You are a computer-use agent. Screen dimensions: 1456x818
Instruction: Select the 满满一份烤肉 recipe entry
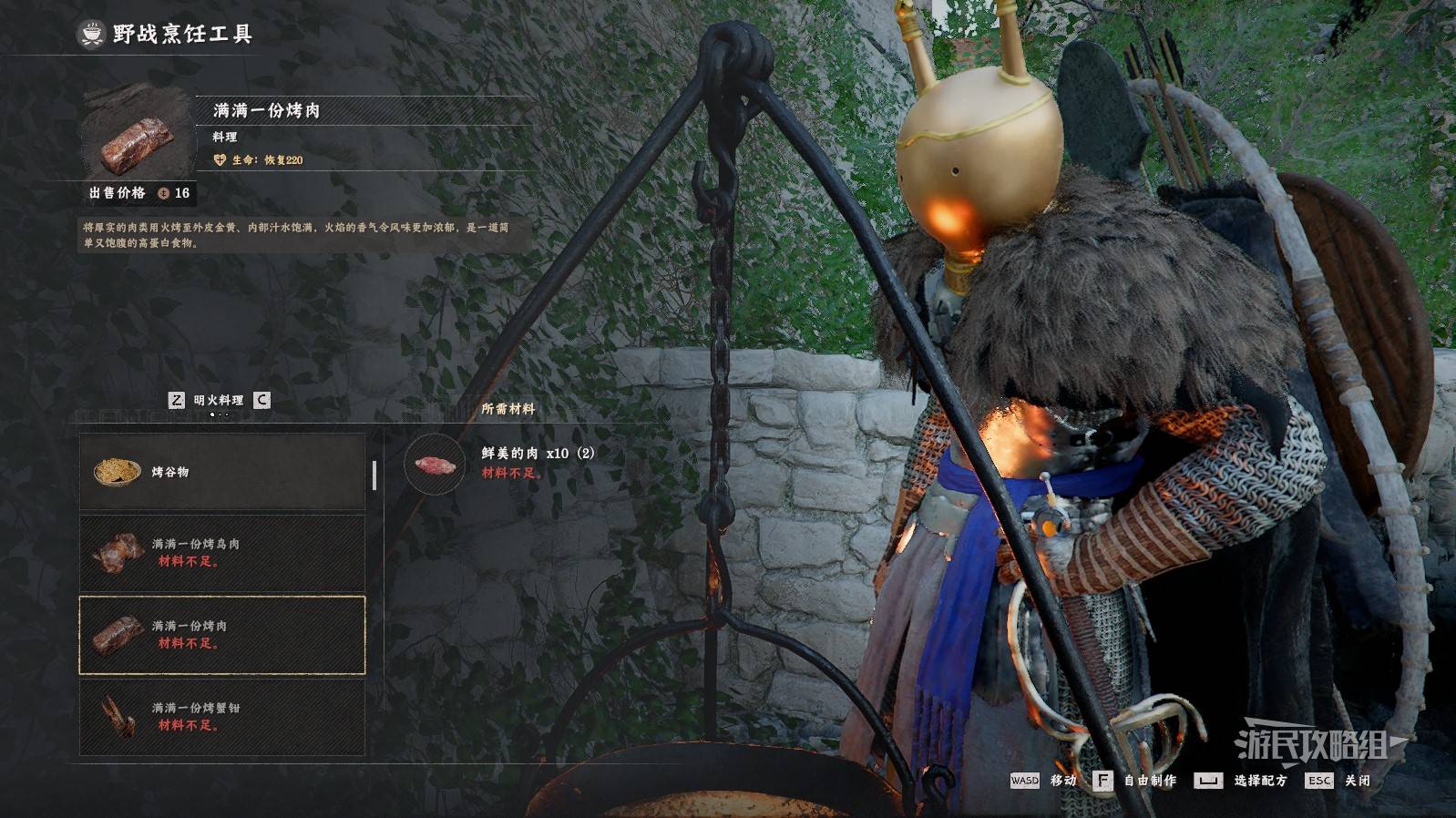(222, 635)
